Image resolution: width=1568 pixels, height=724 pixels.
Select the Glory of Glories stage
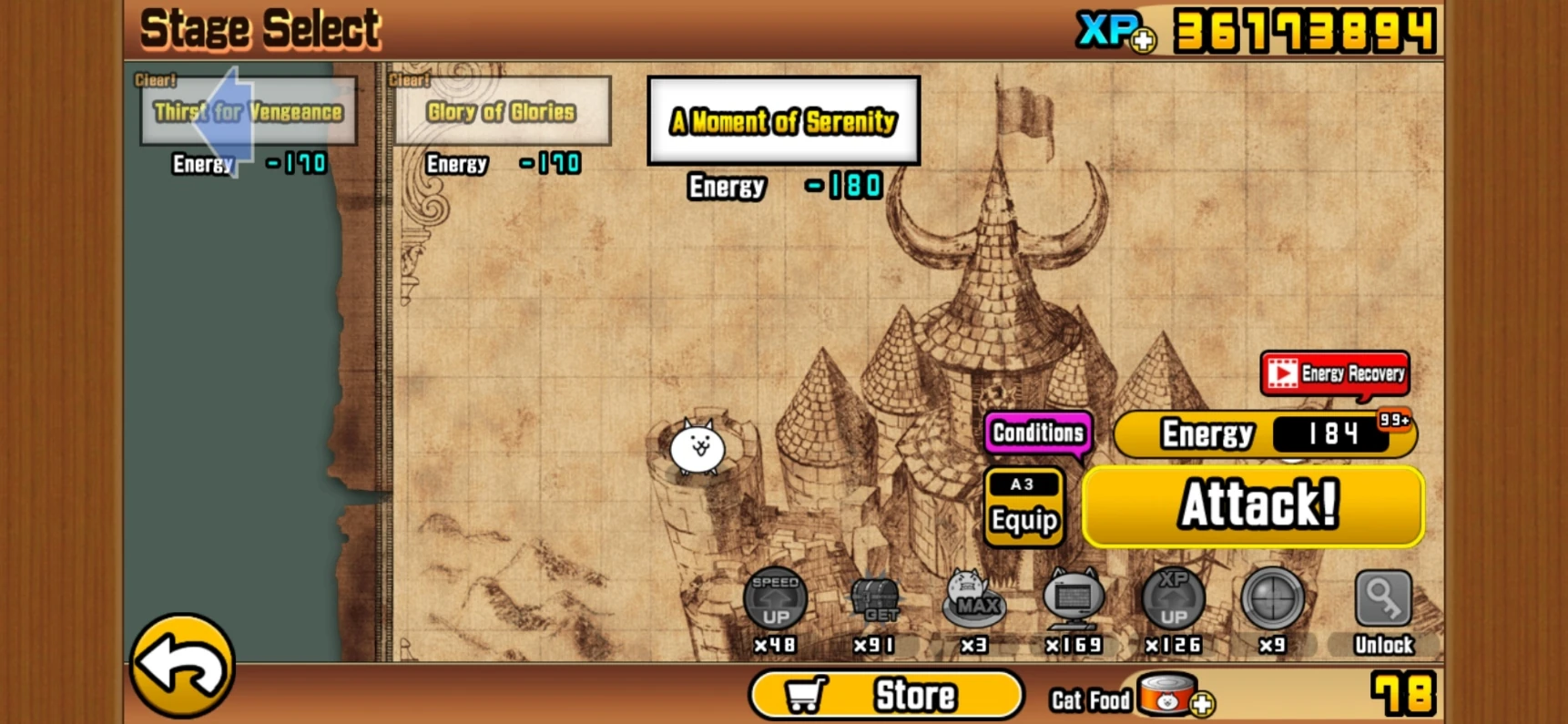[x=502, y=112]
